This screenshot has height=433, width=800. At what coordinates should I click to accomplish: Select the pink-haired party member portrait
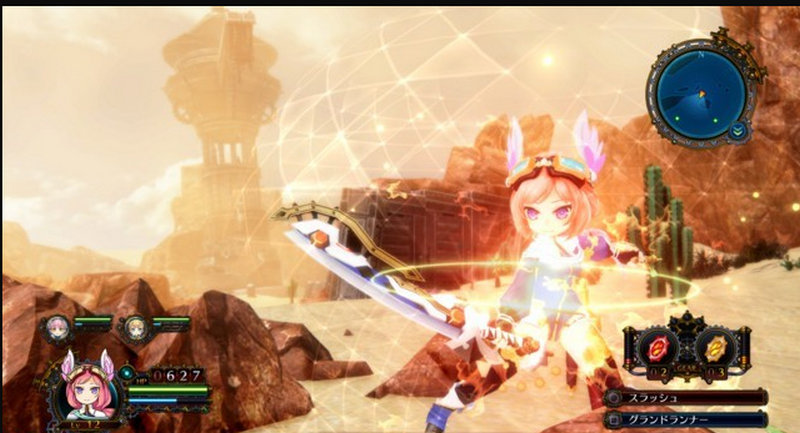click(56, 326)
